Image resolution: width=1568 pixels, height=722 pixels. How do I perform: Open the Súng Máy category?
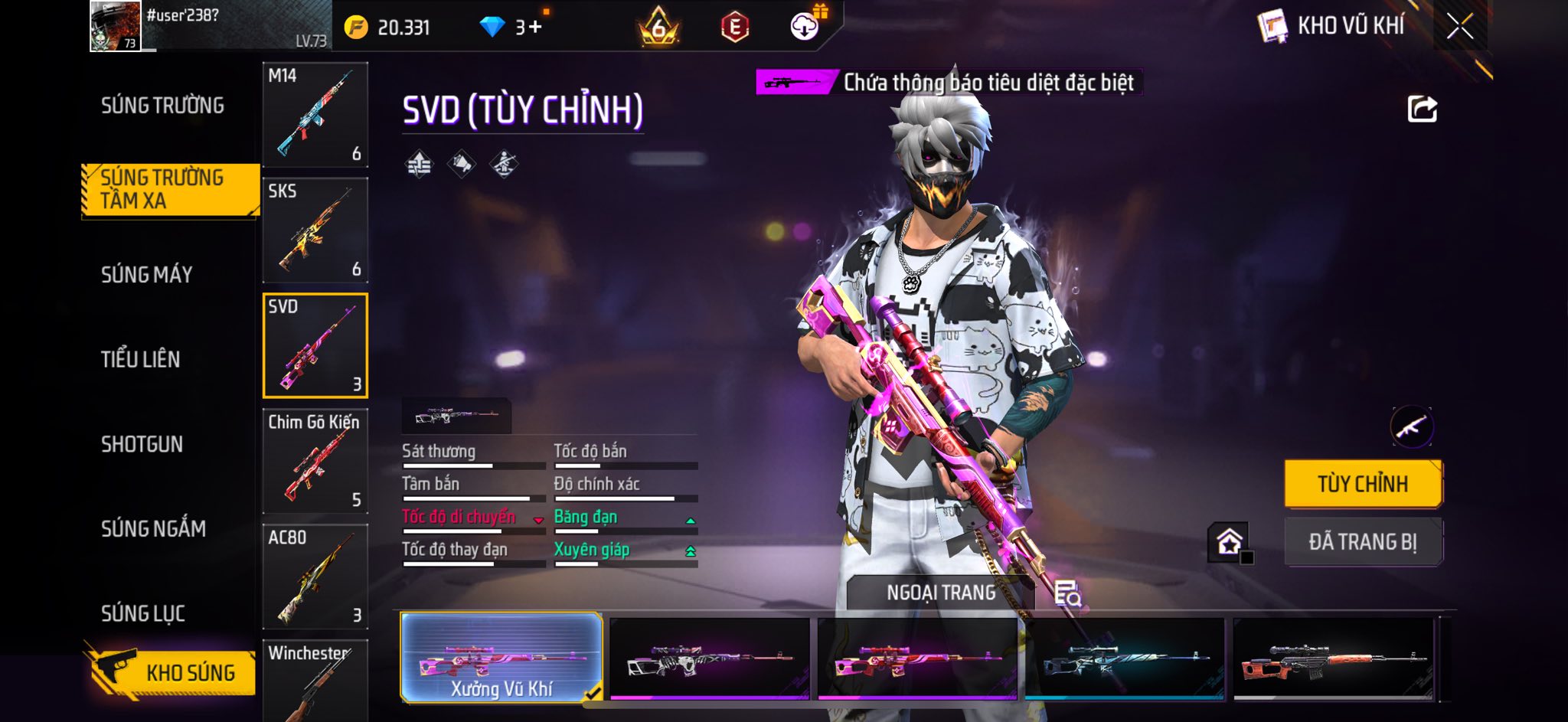146,275
